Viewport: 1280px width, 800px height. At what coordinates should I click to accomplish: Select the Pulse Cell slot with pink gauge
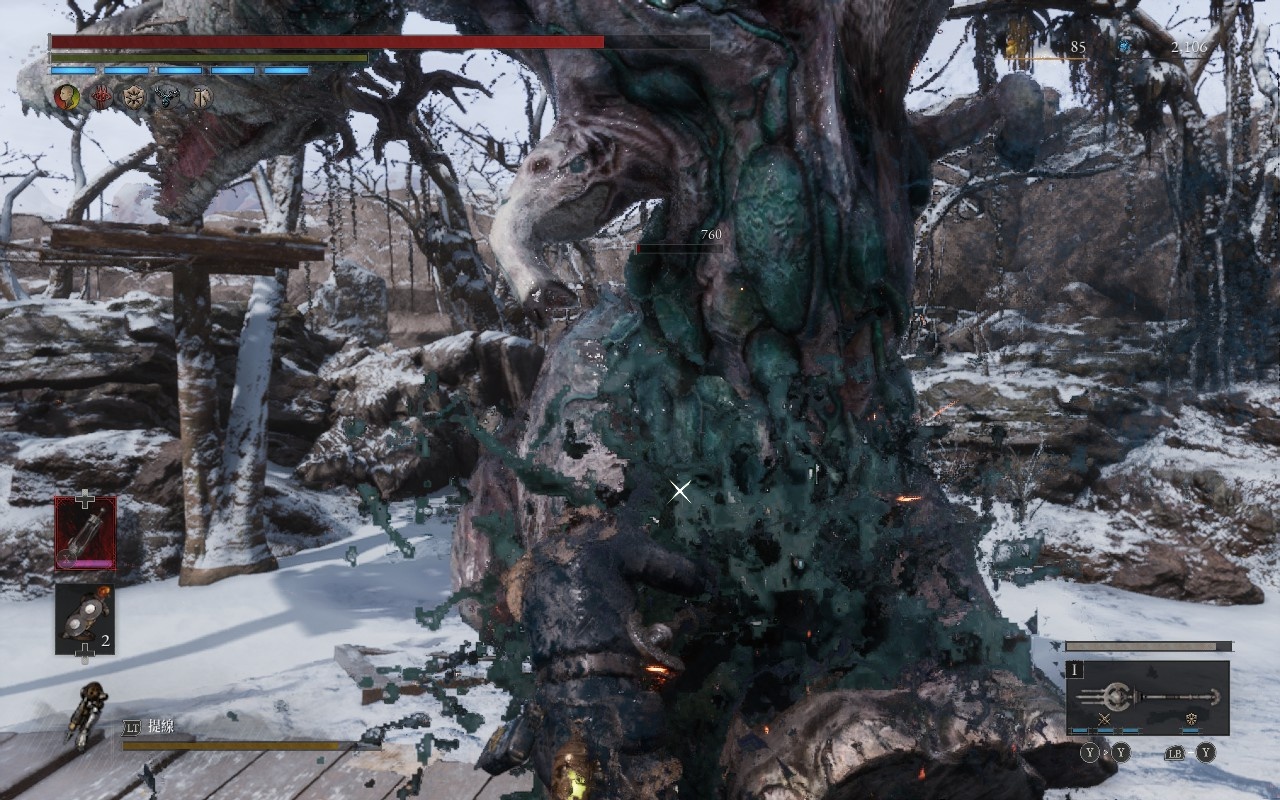pyautogui.click(x=85, y=533)
